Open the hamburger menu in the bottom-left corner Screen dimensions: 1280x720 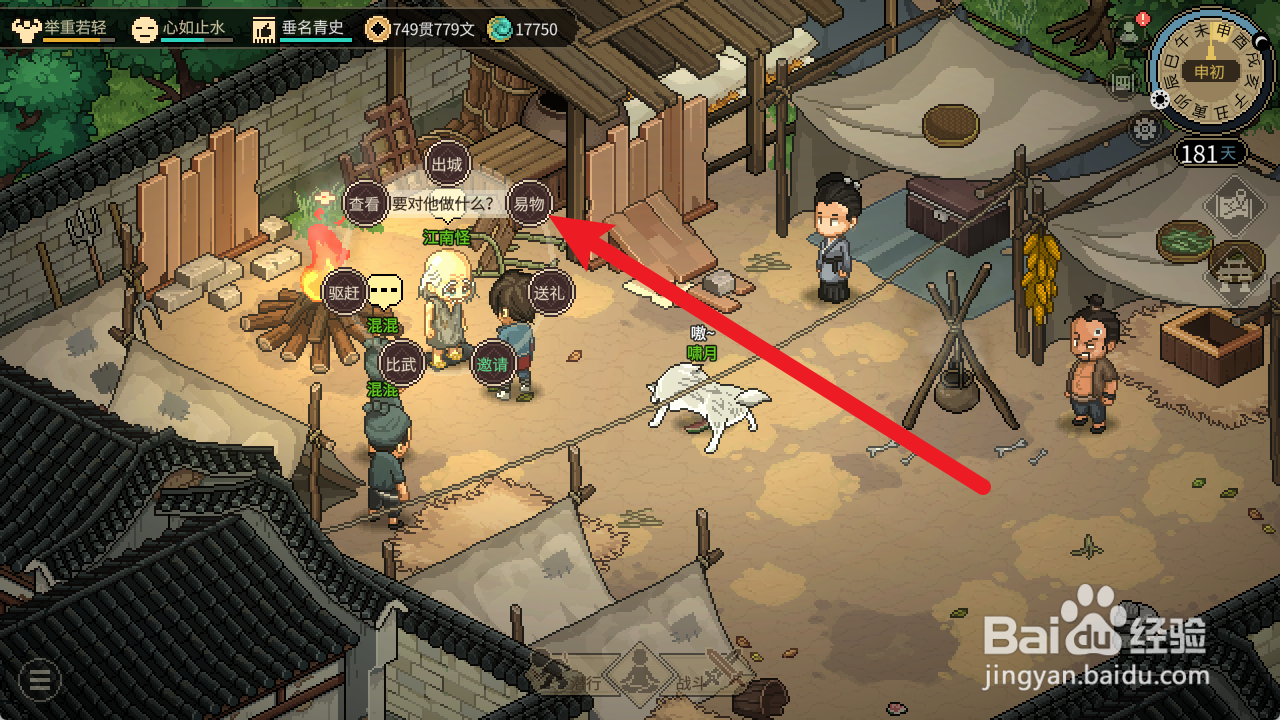40,680
